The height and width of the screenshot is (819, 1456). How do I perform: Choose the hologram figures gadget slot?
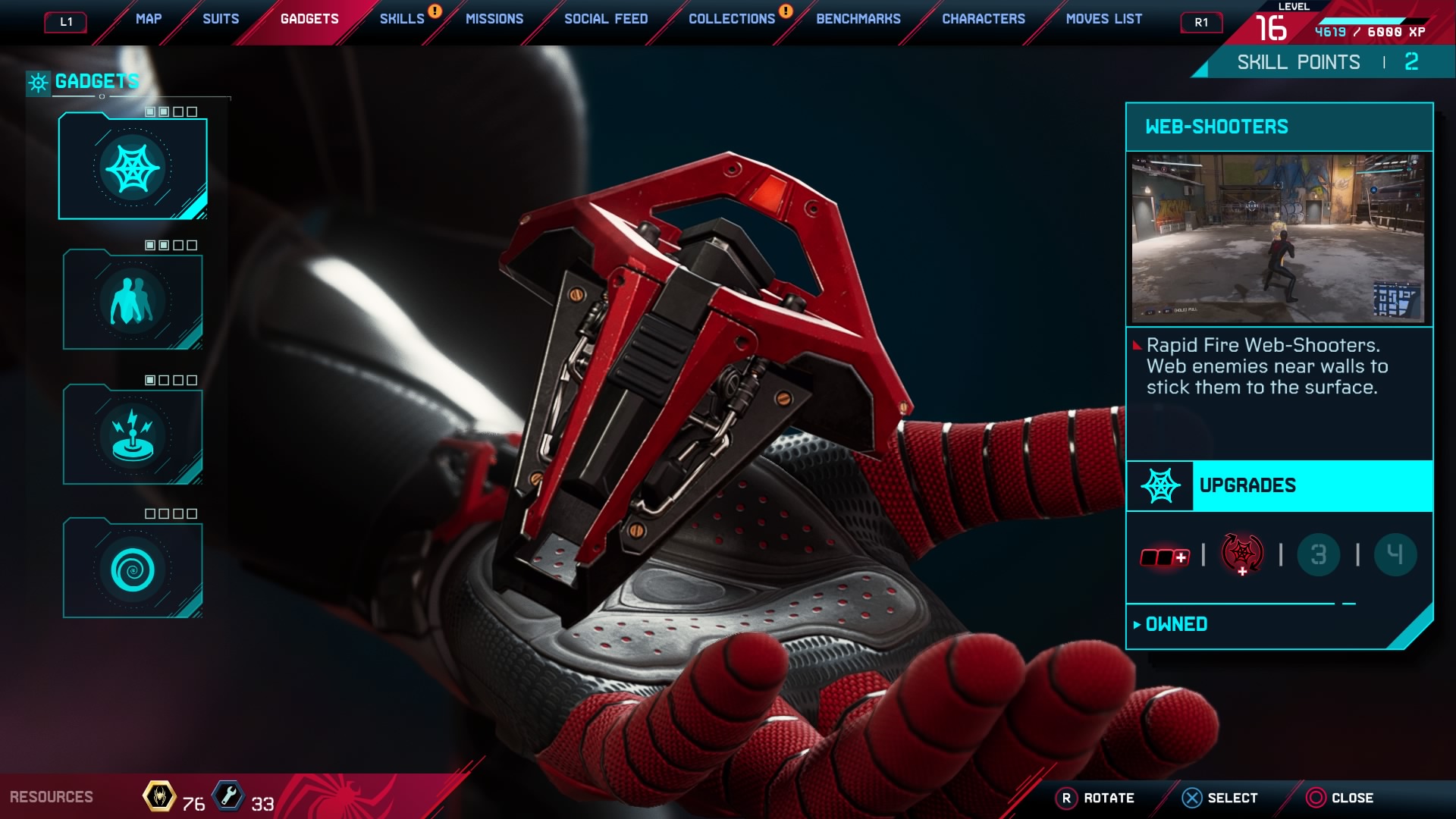133,301
